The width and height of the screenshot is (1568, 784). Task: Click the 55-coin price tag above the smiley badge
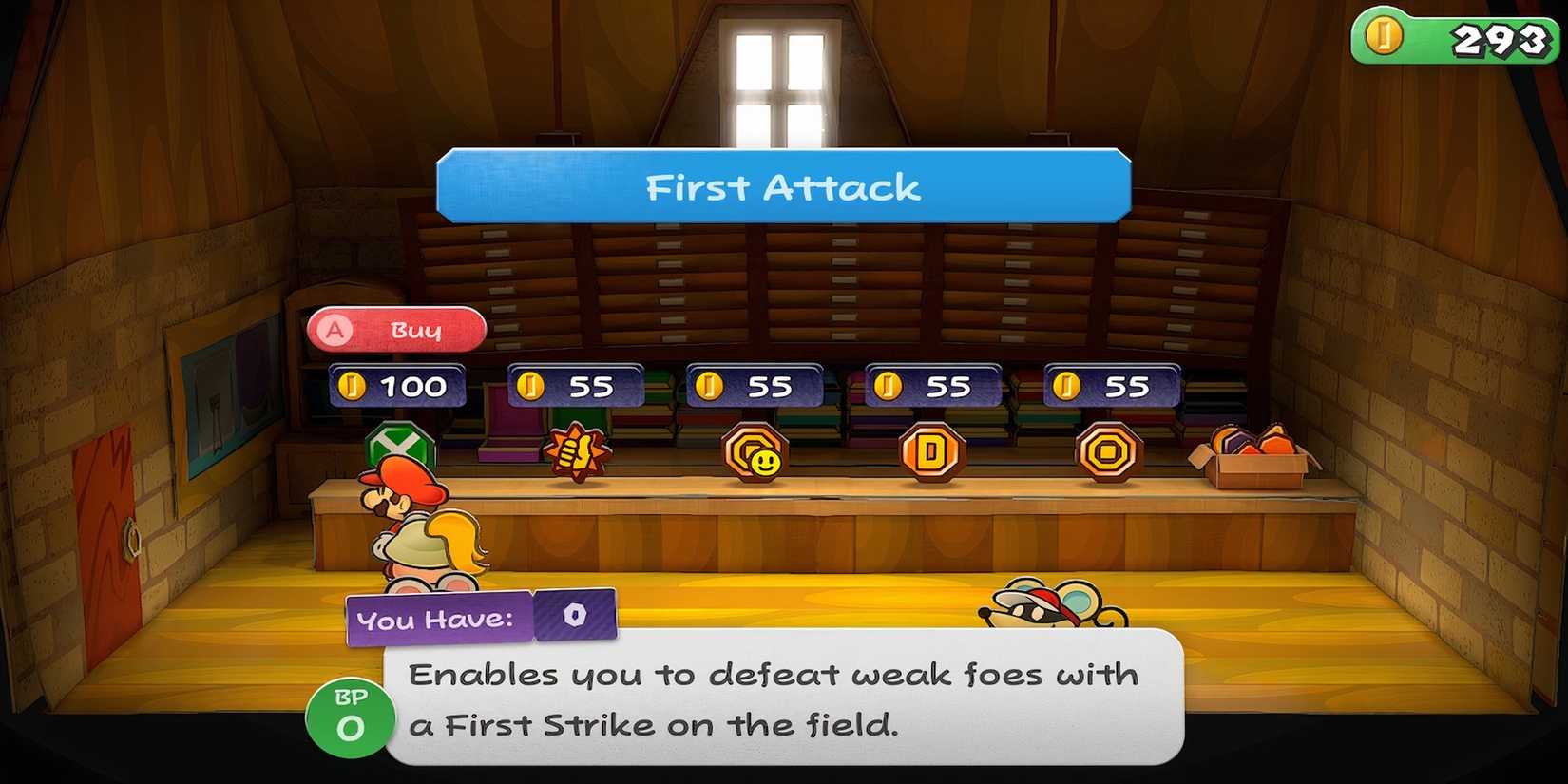[x=755, y=386]
